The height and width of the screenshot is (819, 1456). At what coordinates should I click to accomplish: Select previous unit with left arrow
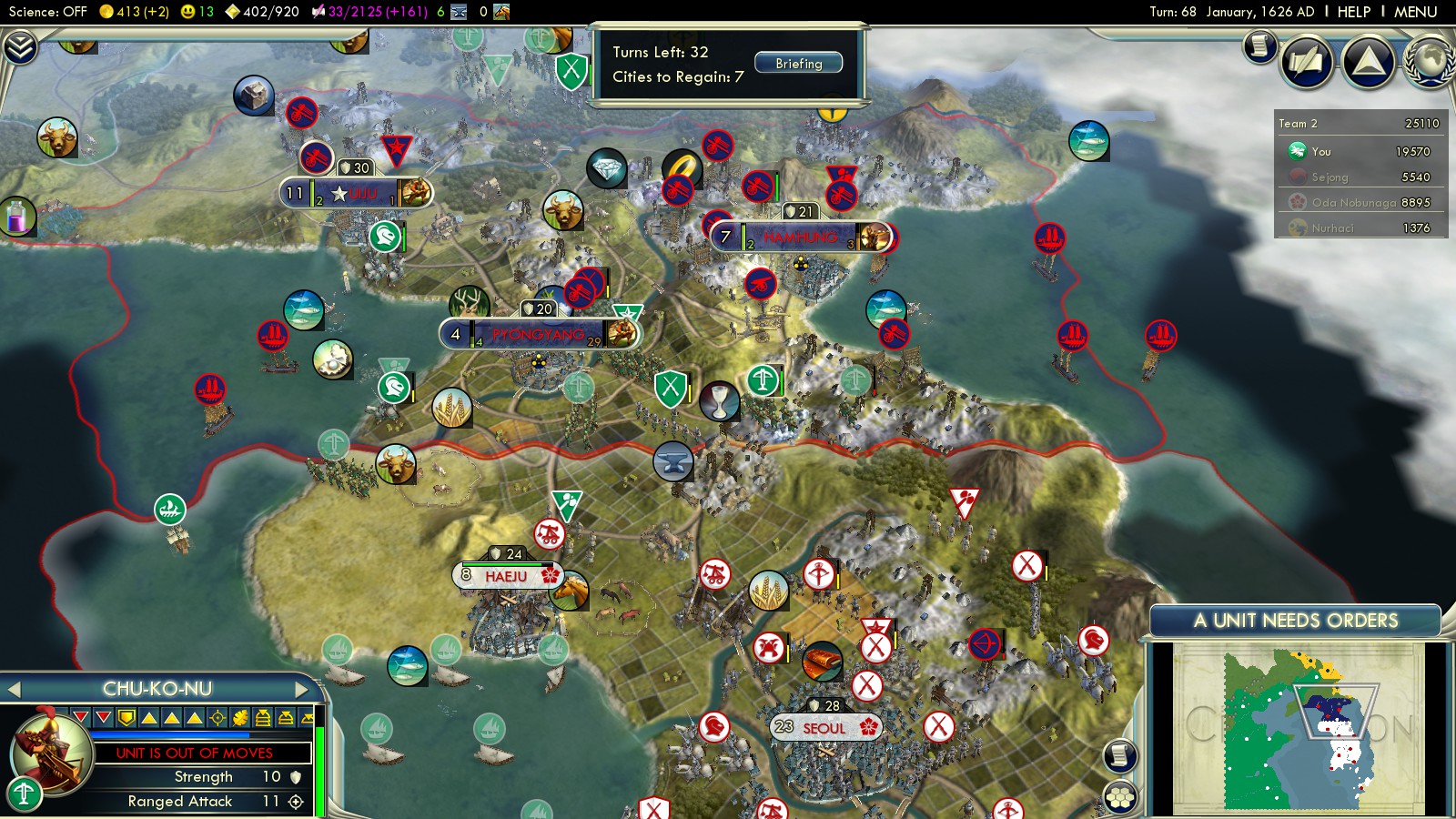[14, 689]
